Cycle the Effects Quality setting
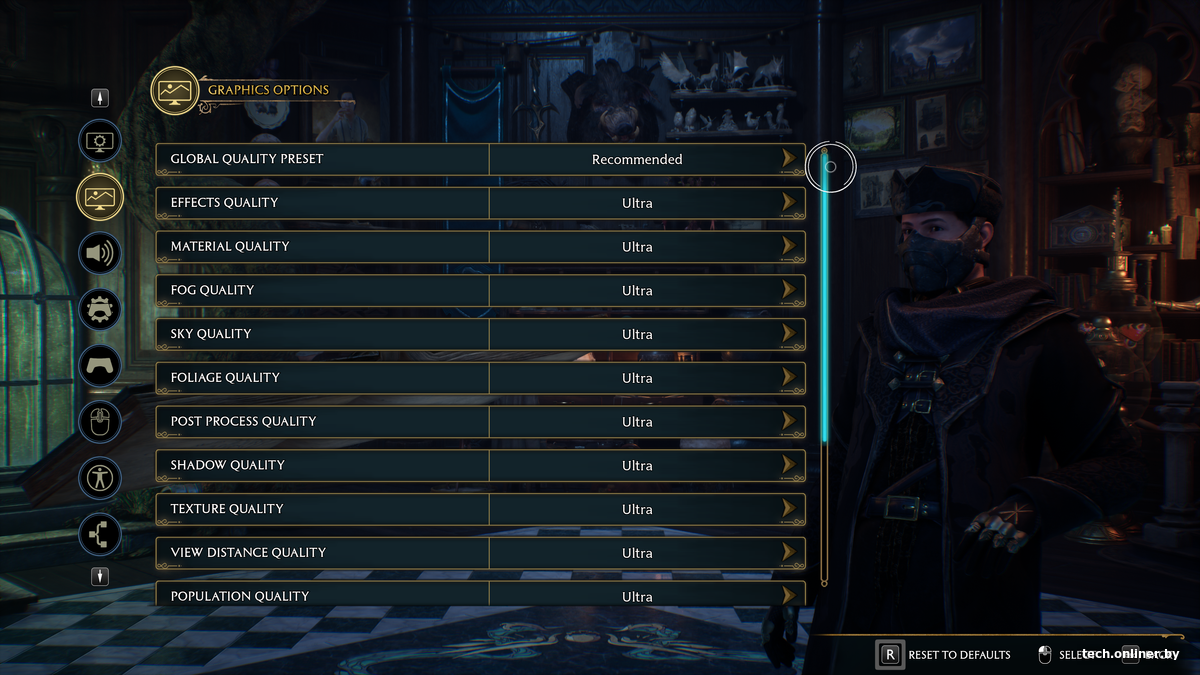1200x675 pixels. tap(790, 203)
